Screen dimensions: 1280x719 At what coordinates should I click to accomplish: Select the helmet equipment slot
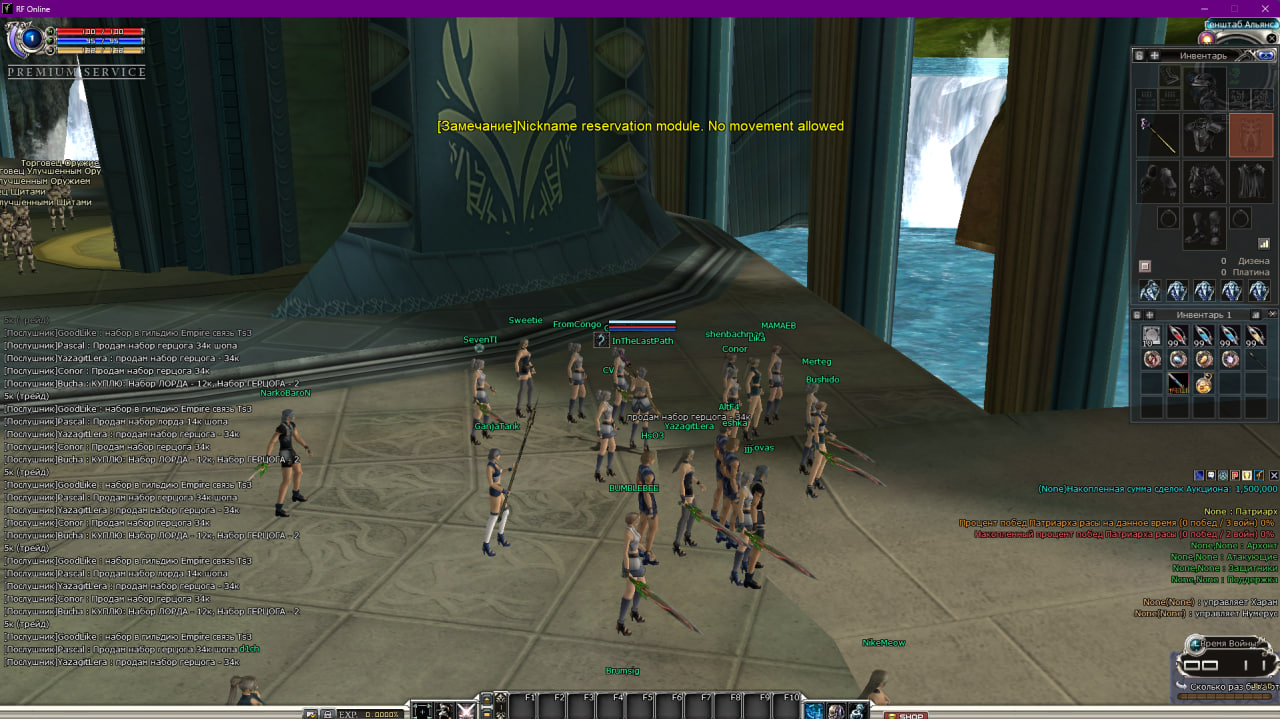tap(1204, 88)
